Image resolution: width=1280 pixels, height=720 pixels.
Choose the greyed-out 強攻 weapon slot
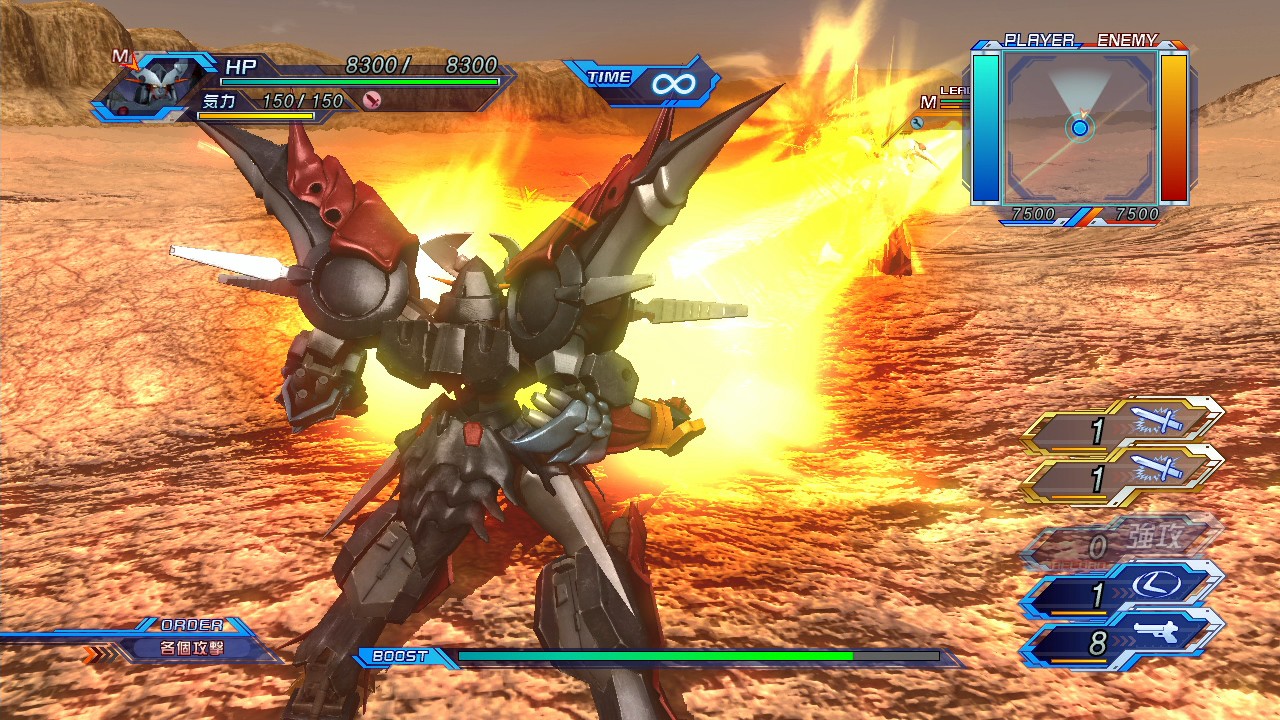coord(1123,545)
